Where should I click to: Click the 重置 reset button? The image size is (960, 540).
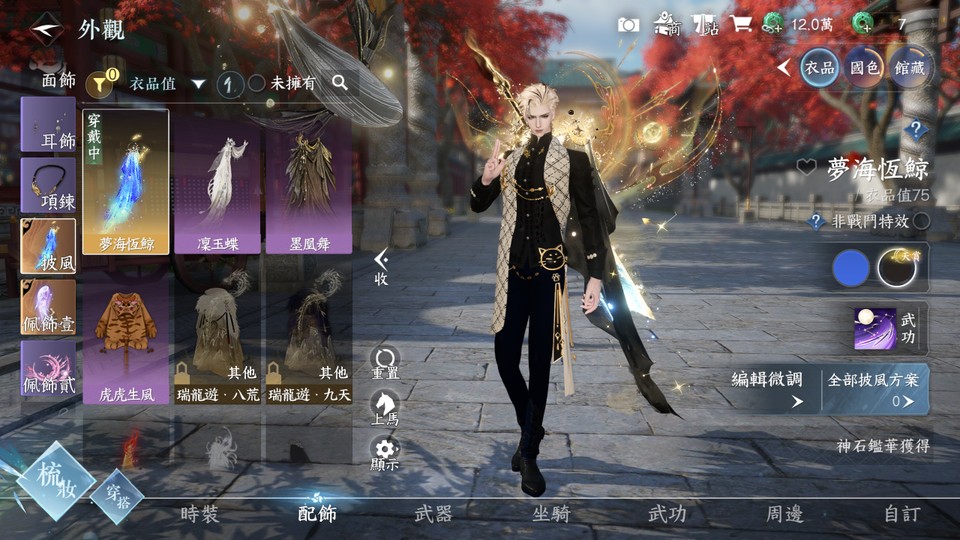385,362
